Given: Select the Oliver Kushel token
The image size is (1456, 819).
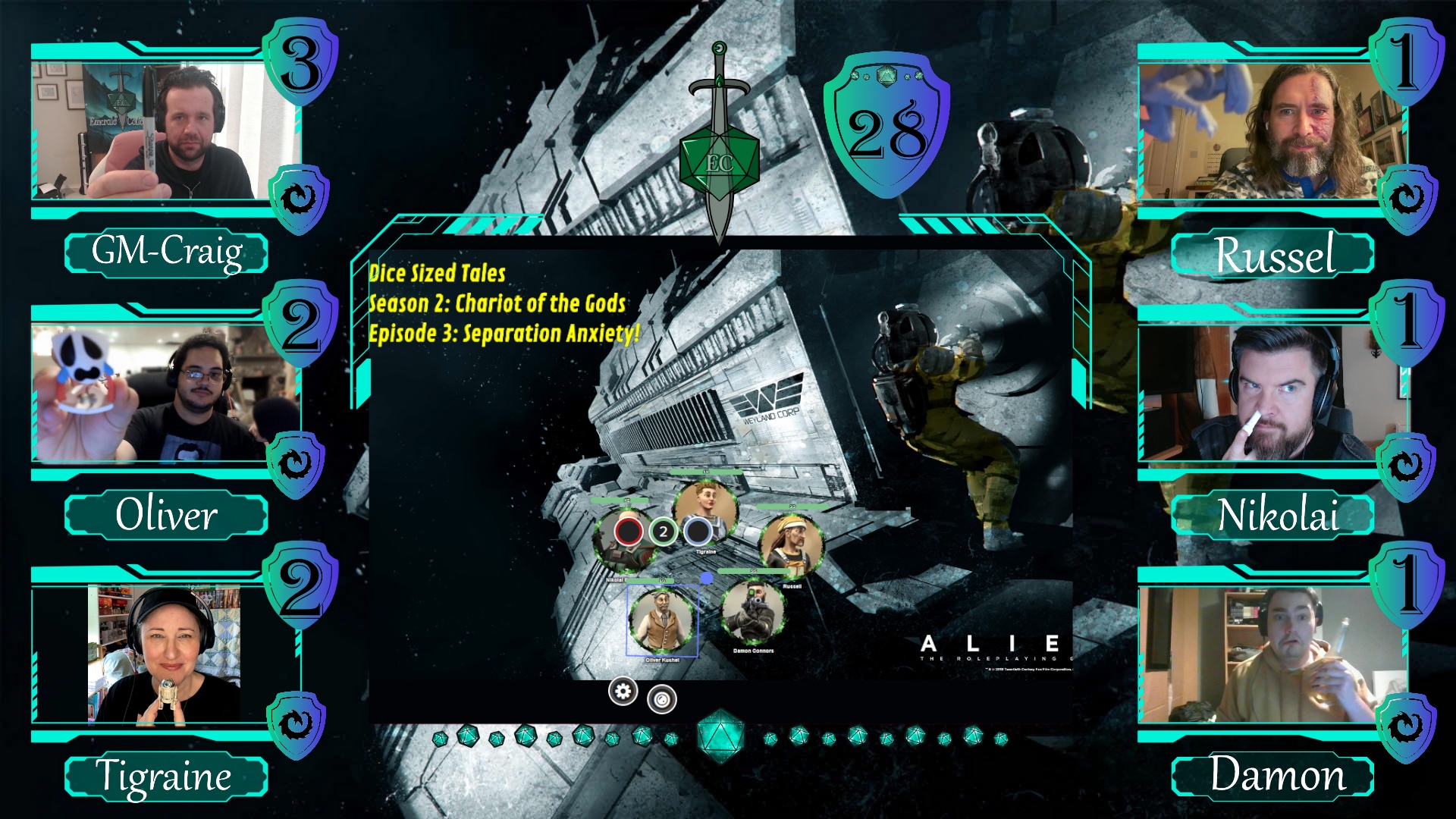Looking at the screenshot, I should (x=662, y=621).
